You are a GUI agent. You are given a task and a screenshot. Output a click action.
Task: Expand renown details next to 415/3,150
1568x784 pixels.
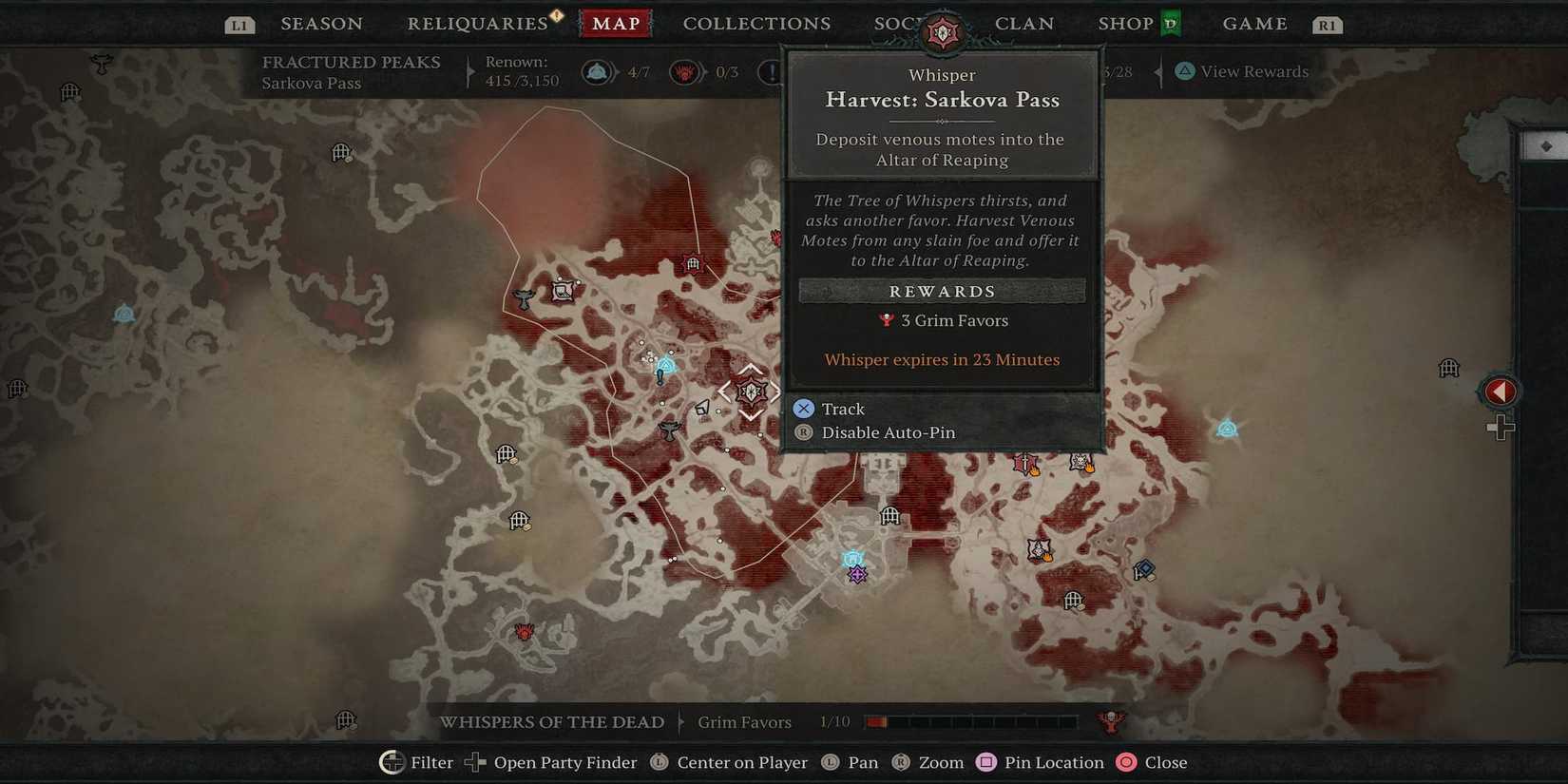(468, 70)
